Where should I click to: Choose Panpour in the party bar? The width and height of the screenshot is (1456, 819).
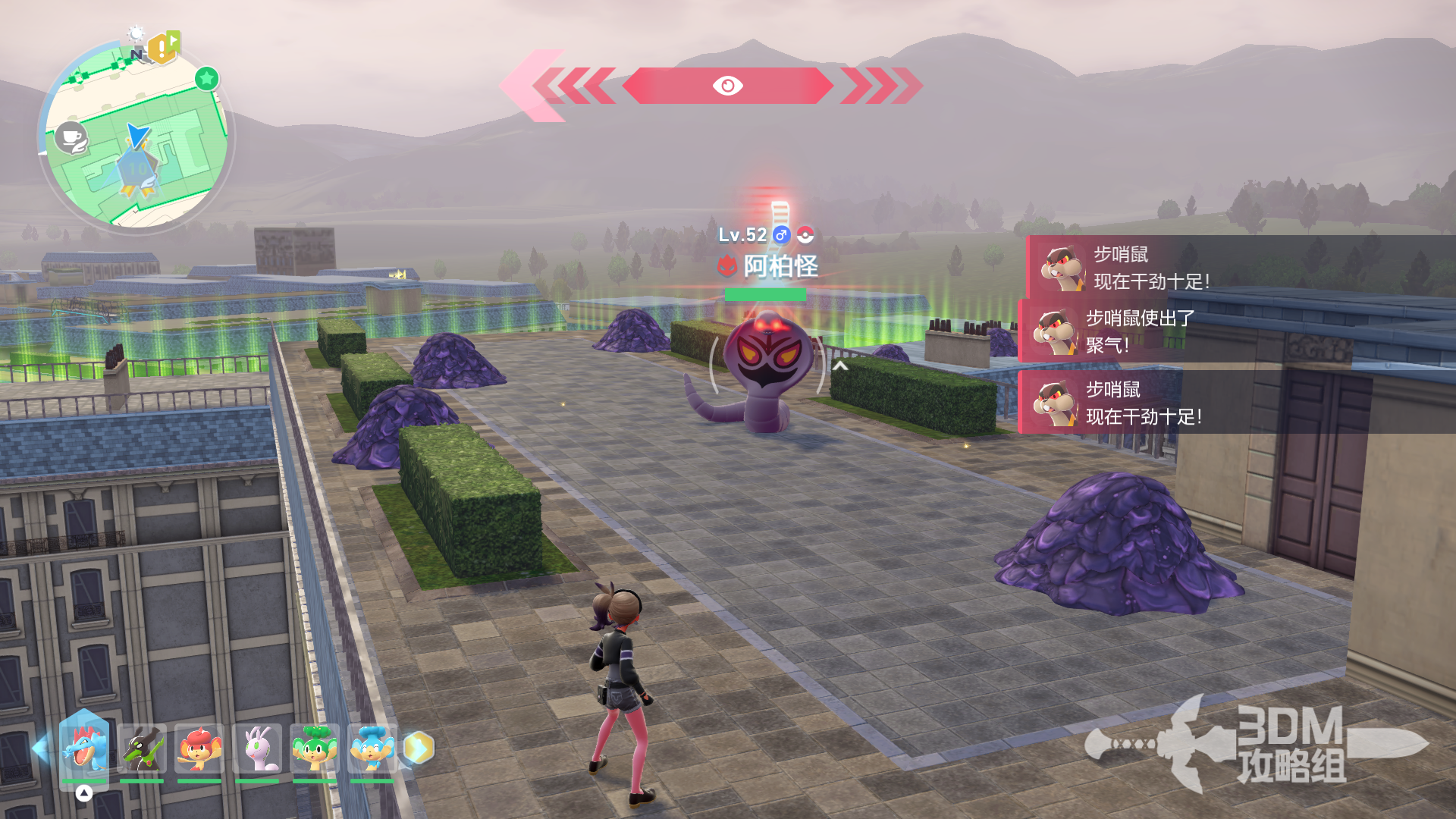372,748
